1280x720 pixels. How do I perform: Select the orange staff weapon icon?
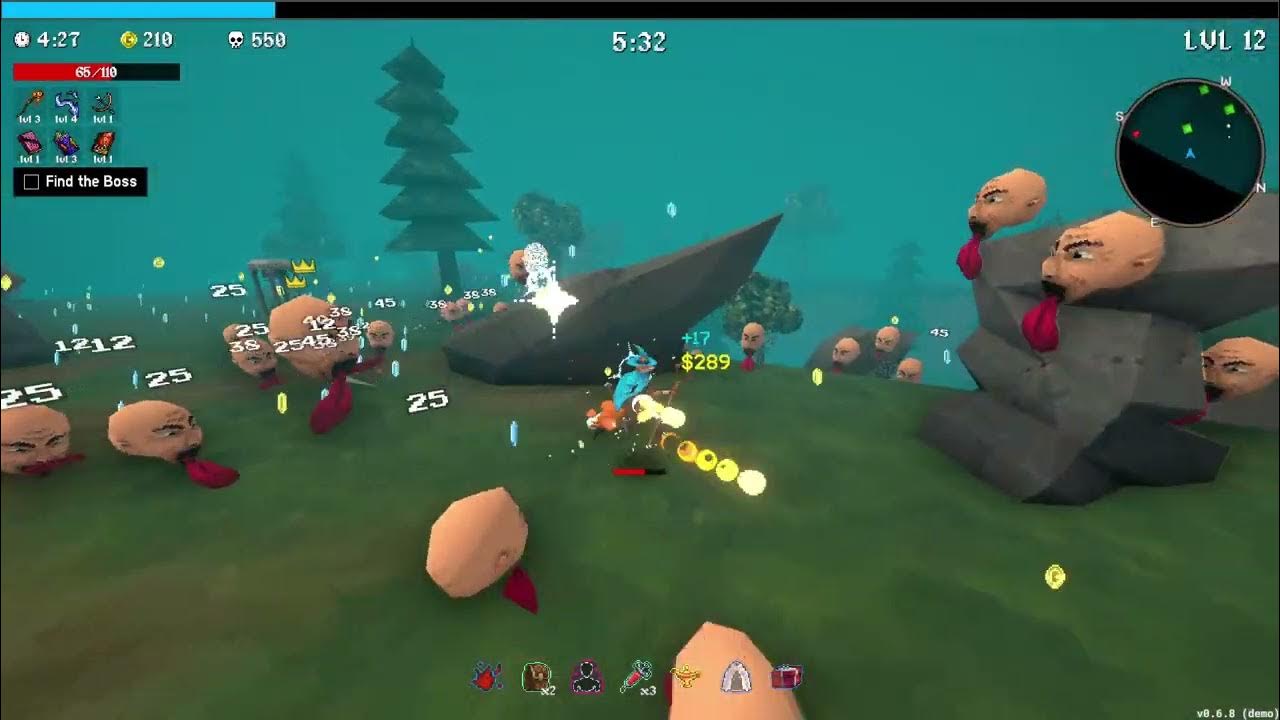30,103
